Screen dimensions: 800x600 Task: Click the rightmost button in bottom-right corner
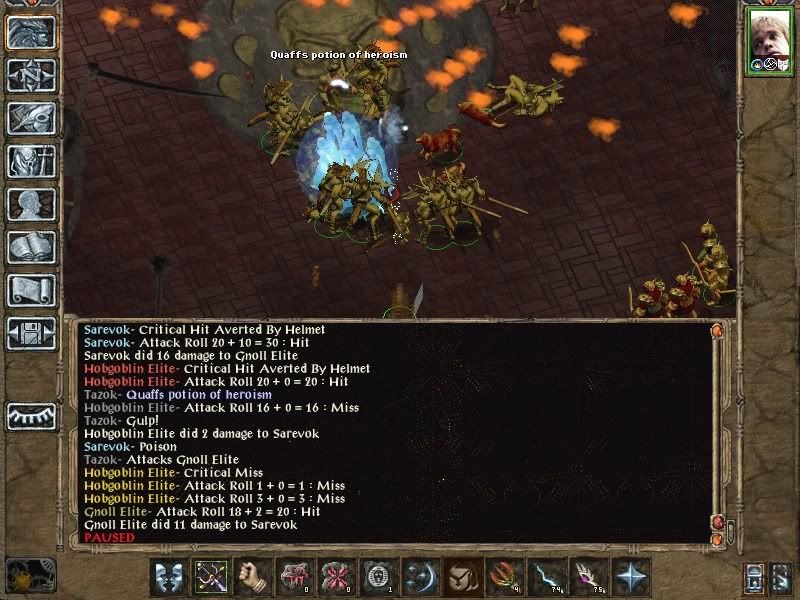782,577
